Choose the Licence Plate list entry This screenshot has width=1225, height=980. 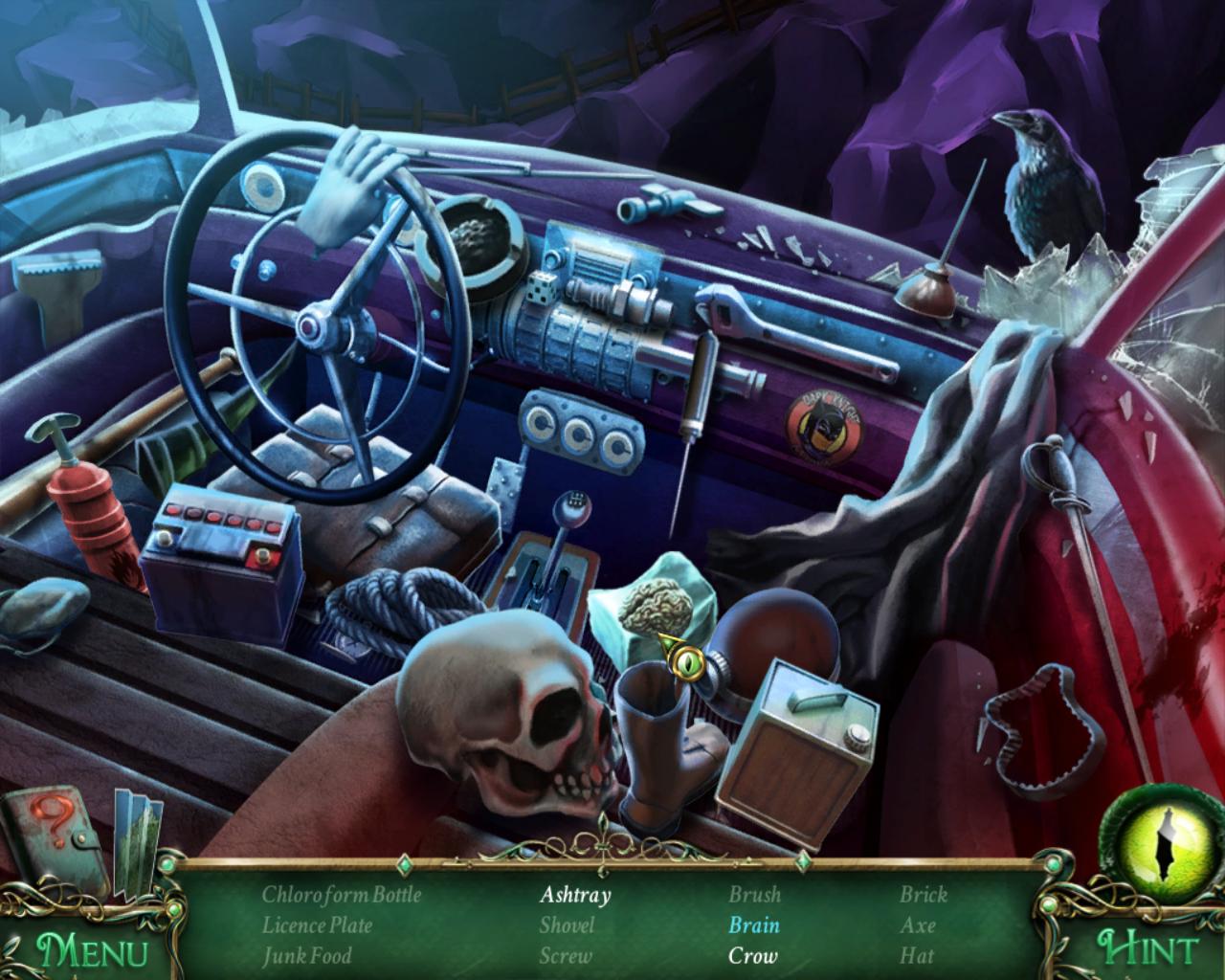pyautogui.click(x=317, y=925)
